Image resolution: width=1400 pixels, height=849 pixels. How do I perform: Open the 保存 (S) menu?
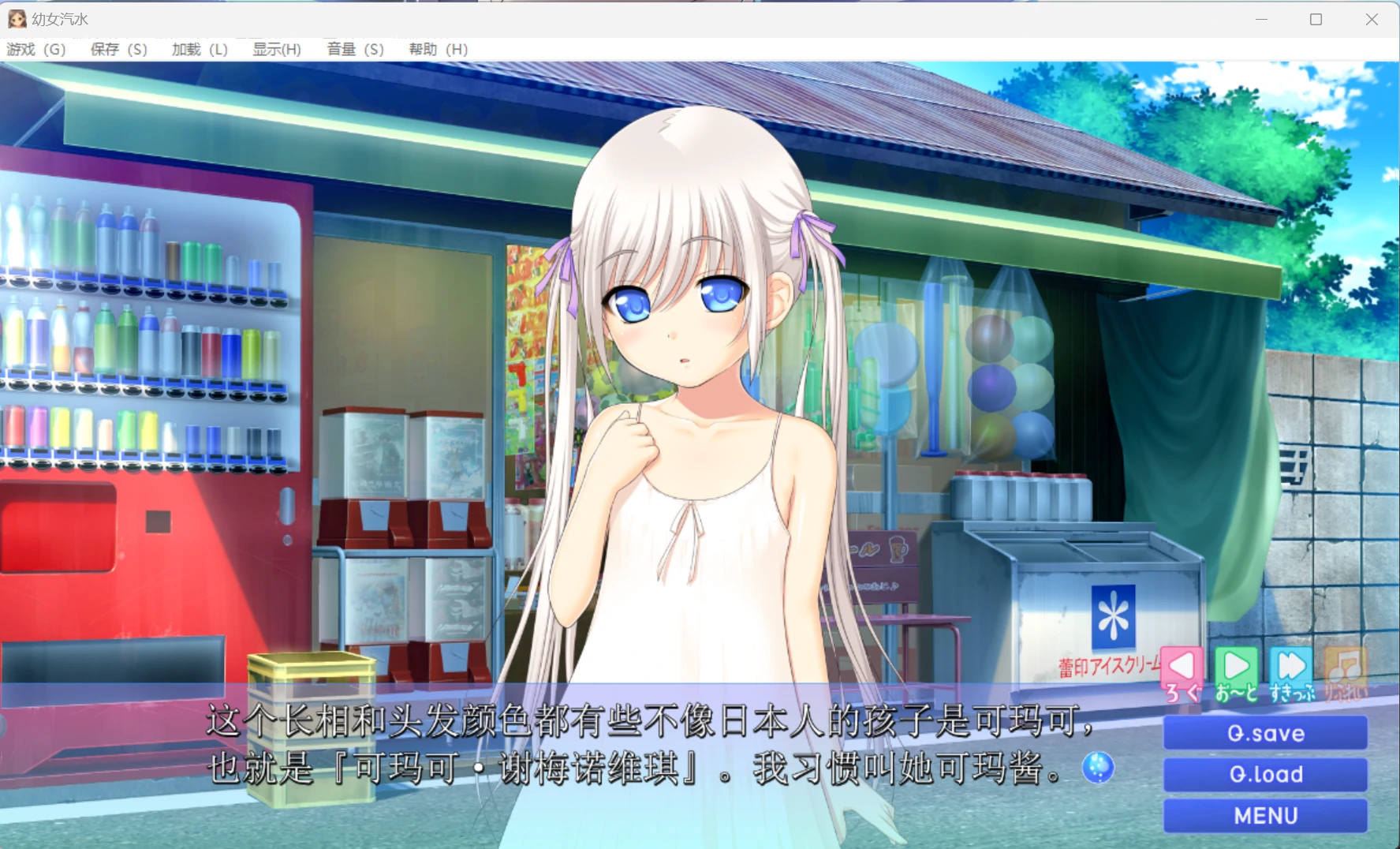pos(117,49)
